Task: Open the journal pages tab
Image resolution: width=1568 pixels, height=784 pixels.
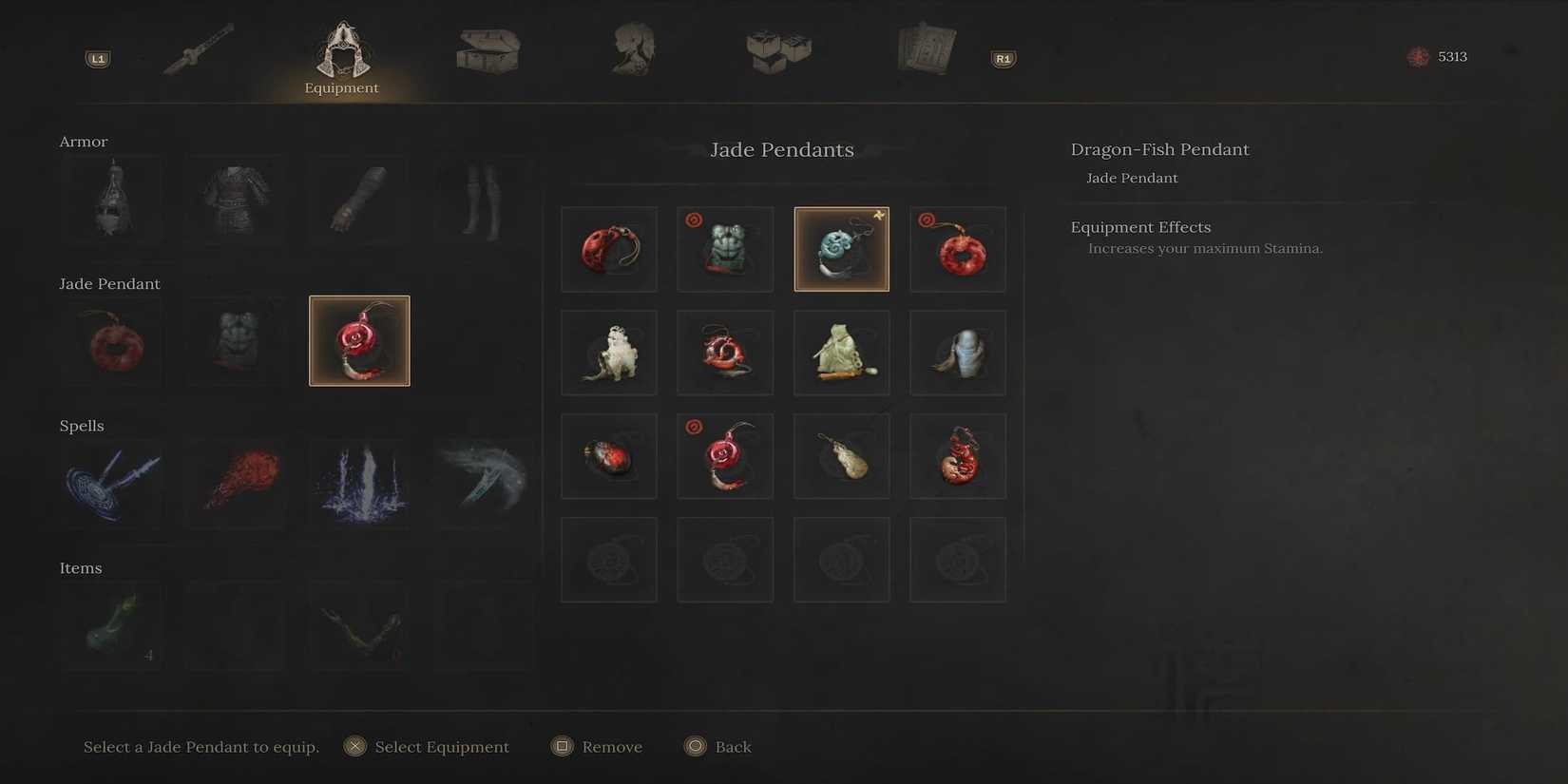Action: 923,49
